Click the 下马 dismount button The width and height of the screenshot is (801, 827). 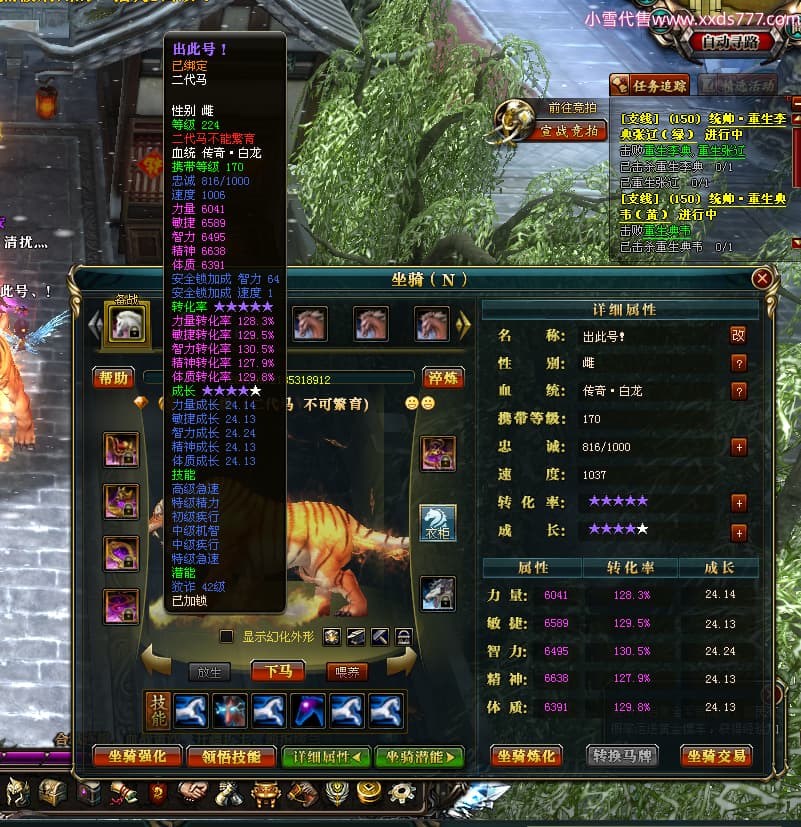pos(279,671)
